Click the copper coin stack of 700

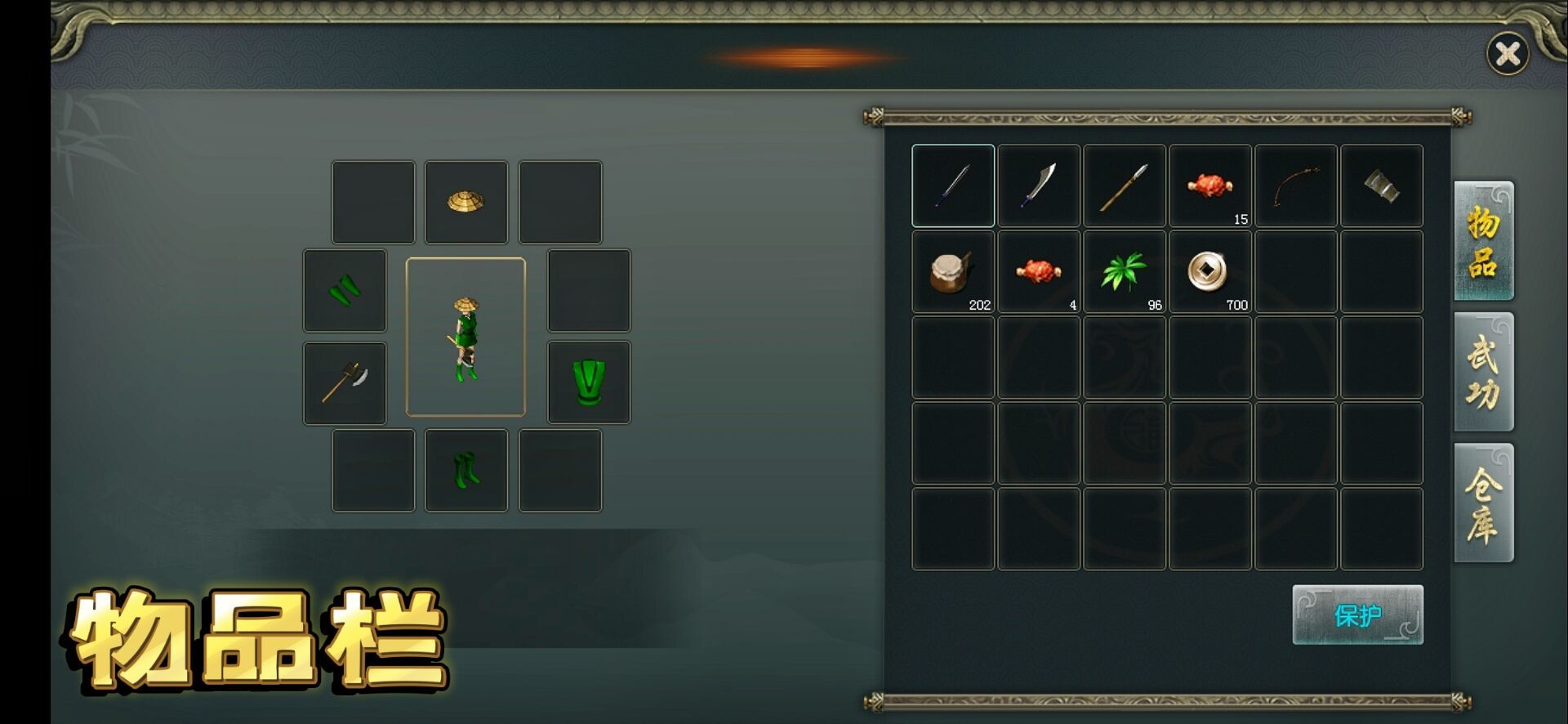pyautogui.click(x=1210, y=271)
